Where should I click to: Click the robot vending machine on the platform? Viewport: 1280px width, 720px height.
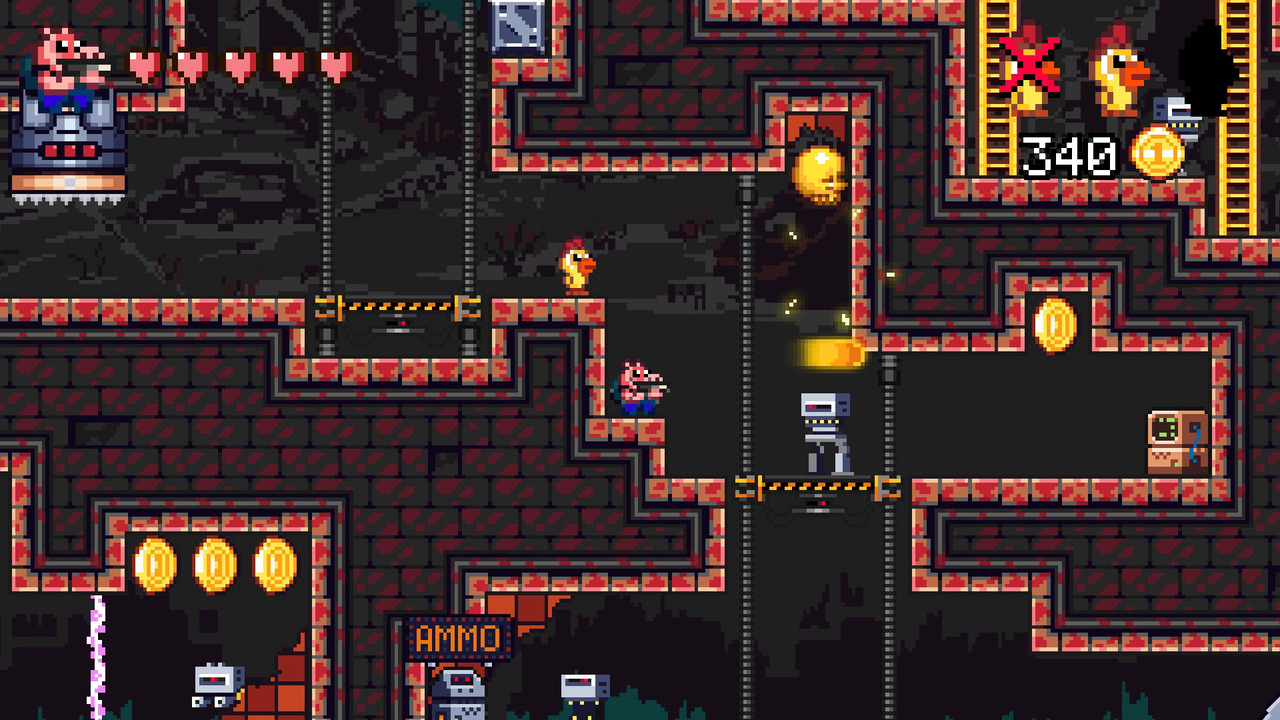[824, 430]
